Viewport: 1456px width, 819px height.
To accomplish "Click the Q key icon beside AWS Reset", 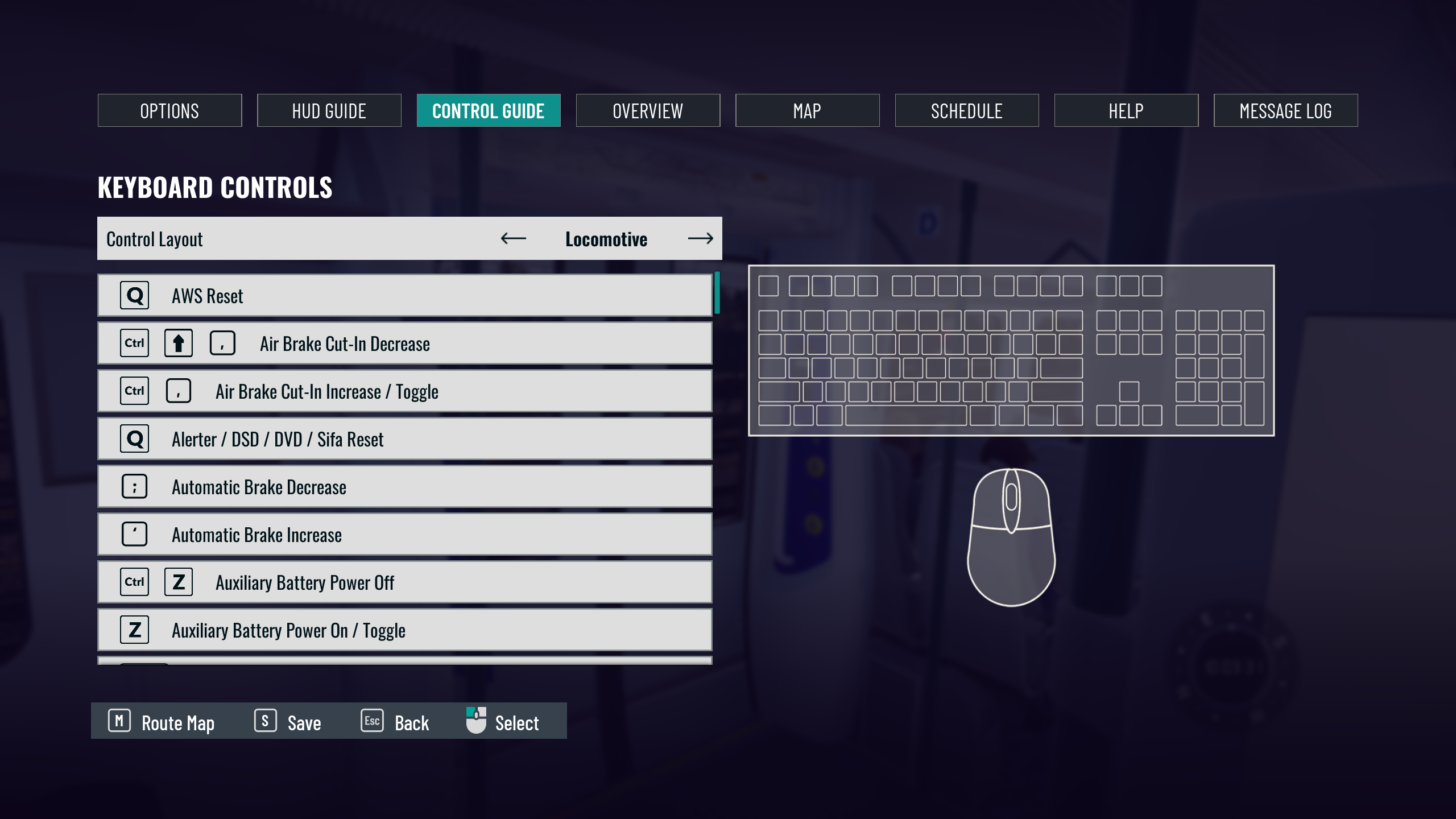I will 134,295.
